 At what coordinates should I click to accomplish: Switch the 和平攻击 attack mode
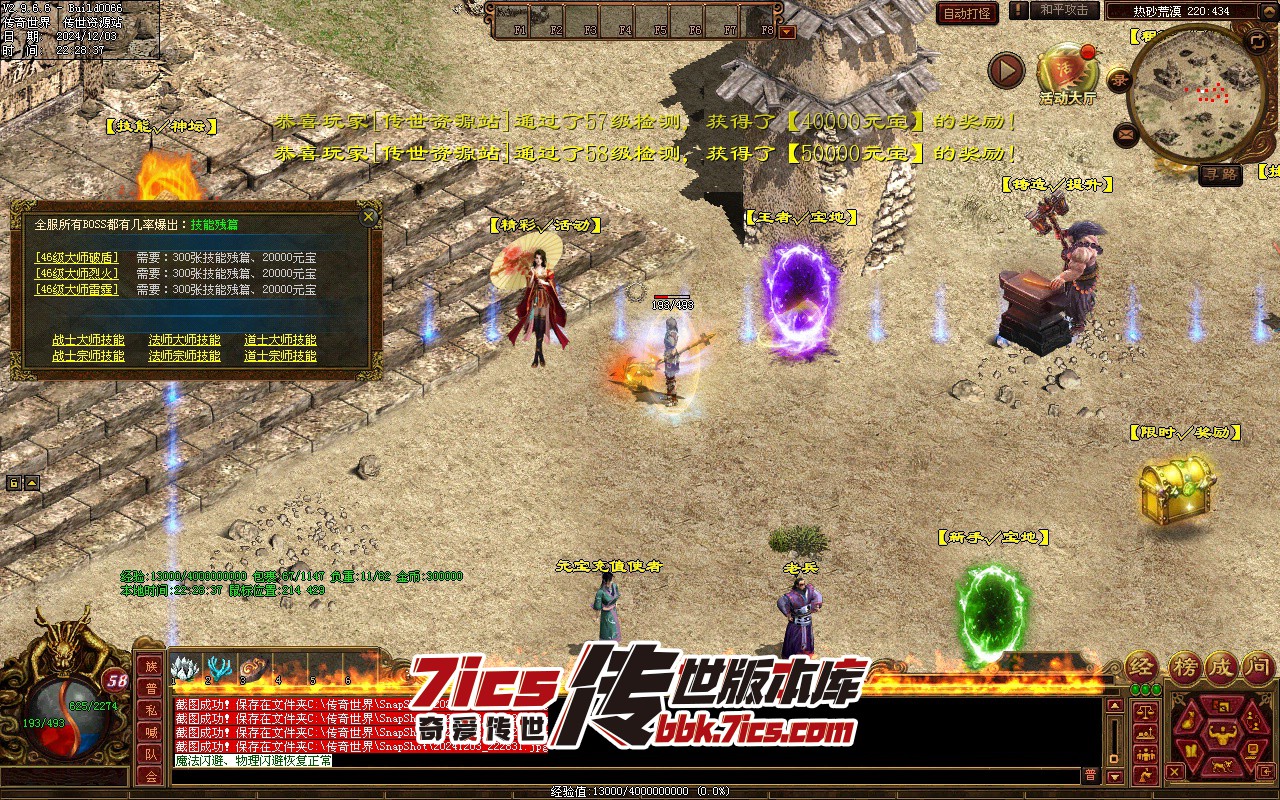point(1063,10)
